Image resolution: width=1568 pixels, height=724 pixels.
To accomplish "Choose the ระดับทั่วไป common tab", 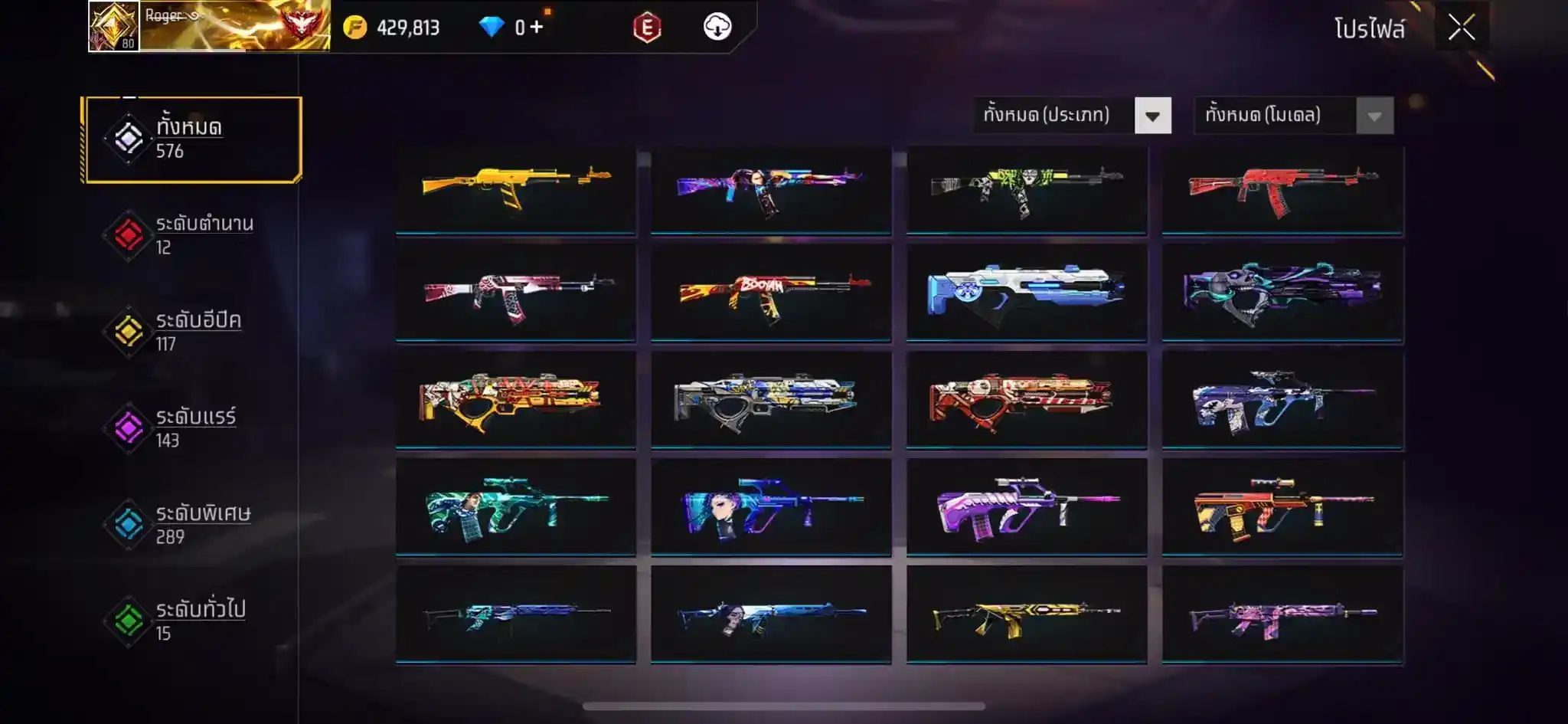I will tap(191, 621).
